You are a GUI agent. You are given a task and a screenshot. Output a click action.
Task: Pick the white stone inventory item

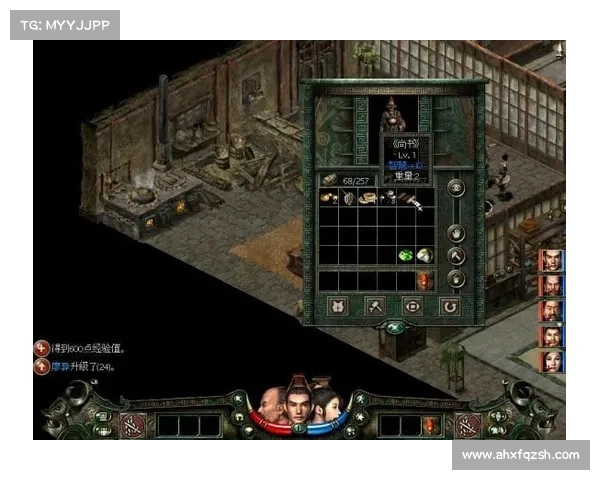[424, 255]
